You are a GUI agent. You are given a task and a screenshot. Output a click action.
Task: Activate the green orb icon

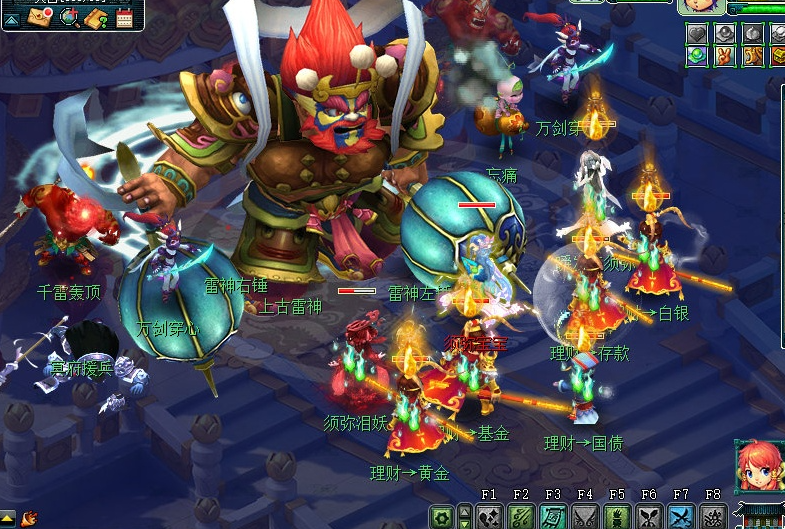point(697,56)
